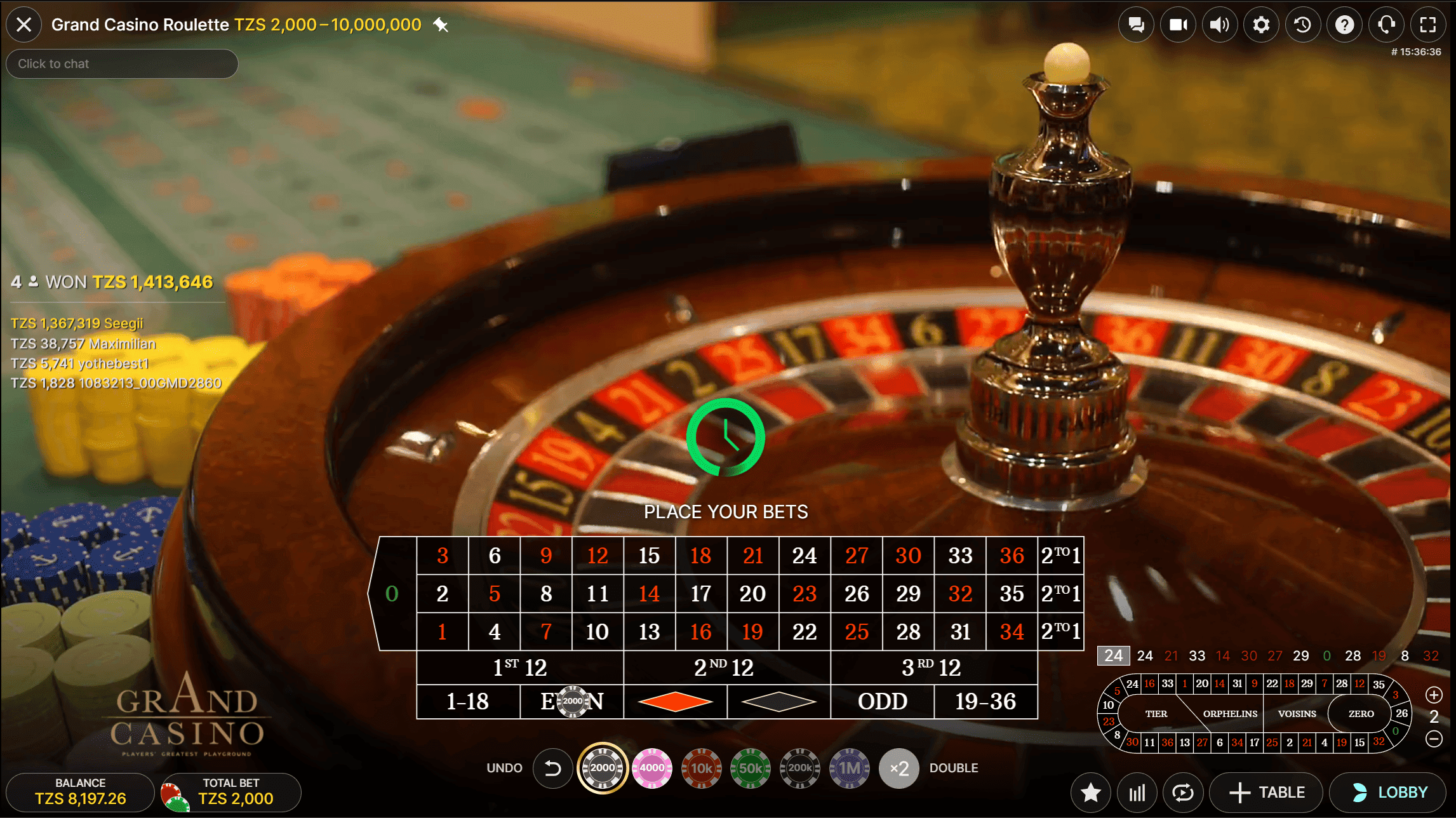Open the help question mark icon

point(1344,24)
